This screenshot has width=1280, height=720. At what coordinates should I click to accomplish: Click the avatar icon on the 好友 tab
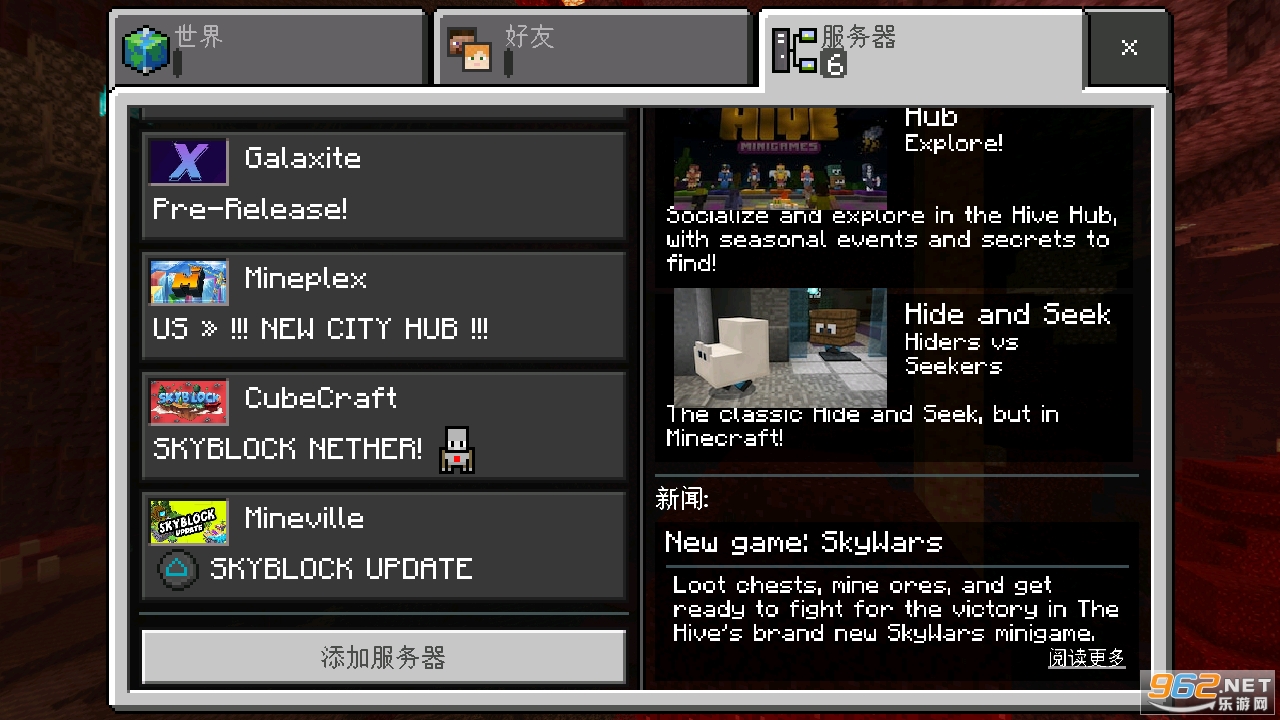click(472, 48)
